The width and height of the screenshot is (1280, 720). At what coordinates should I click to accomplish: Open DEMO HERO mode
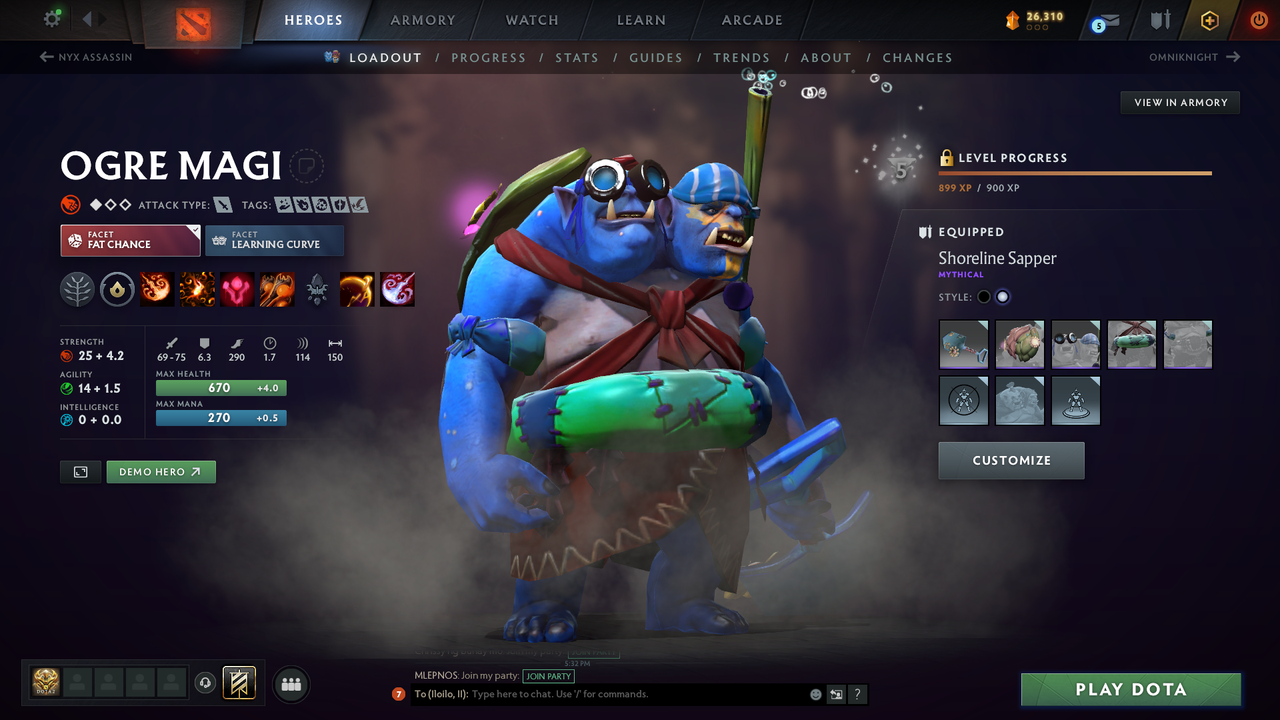[x=160, y=471]
